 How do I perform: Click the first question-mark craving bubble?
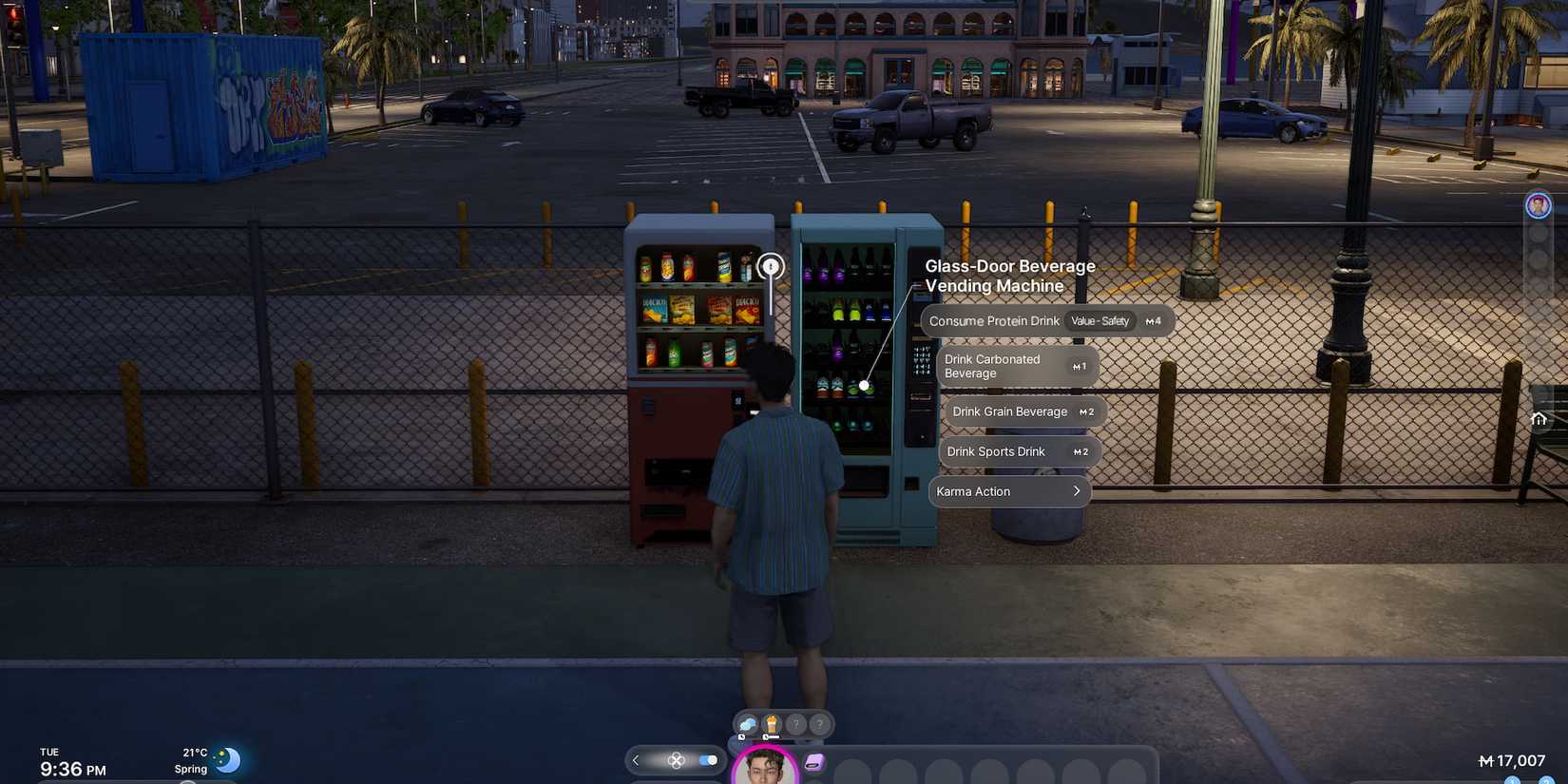pyautogui.click(x=795, y=724)
